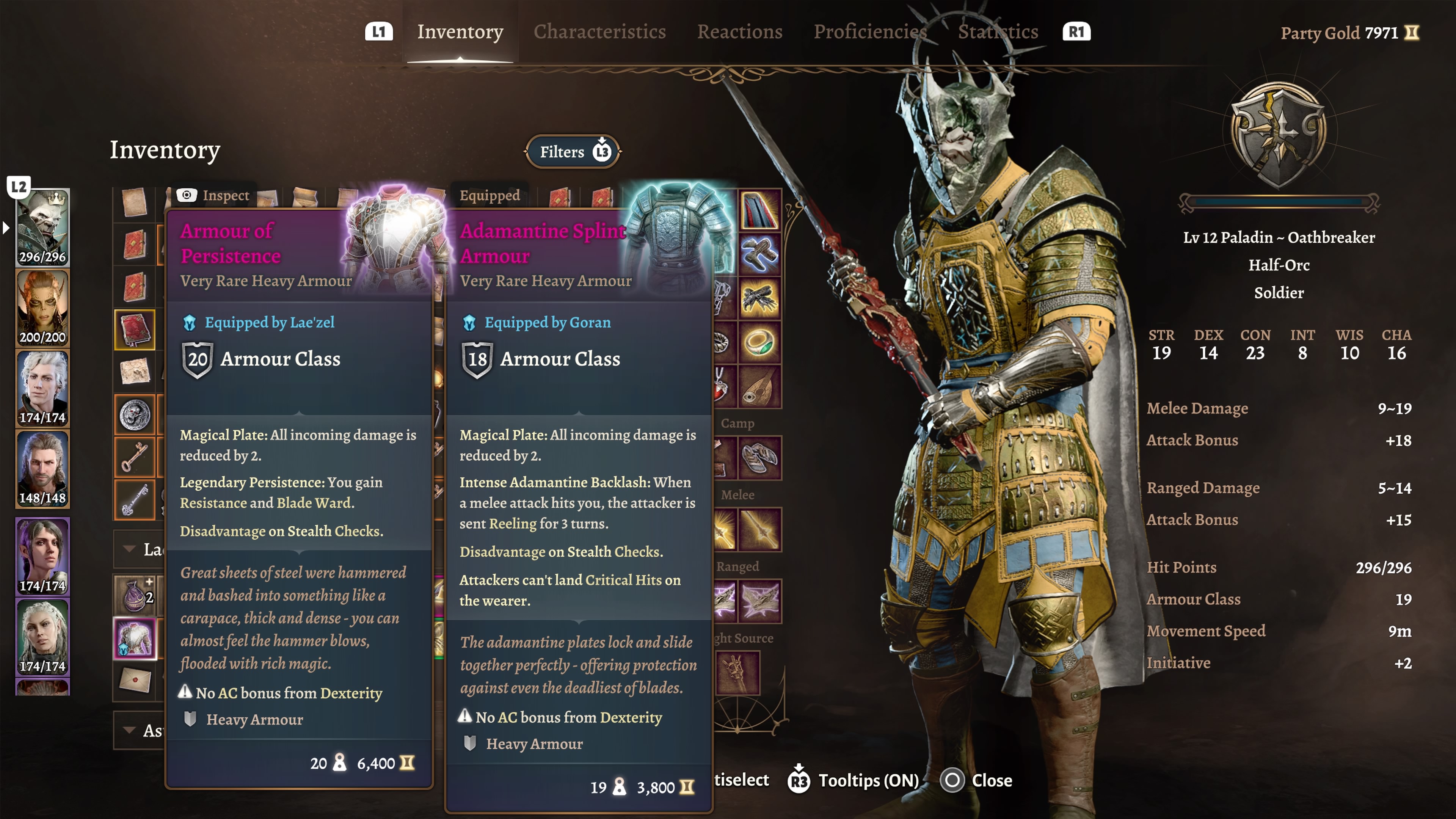Click the equipped boots slot
1456x819 pixels.
(759, 254)
